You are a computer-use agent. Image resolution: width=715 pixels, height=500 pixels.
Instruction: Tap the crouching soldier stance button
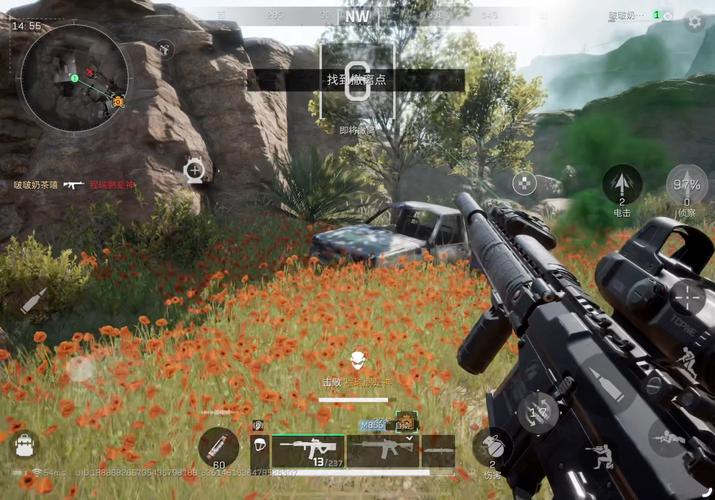pyautogui.click(x=603, y=457)
